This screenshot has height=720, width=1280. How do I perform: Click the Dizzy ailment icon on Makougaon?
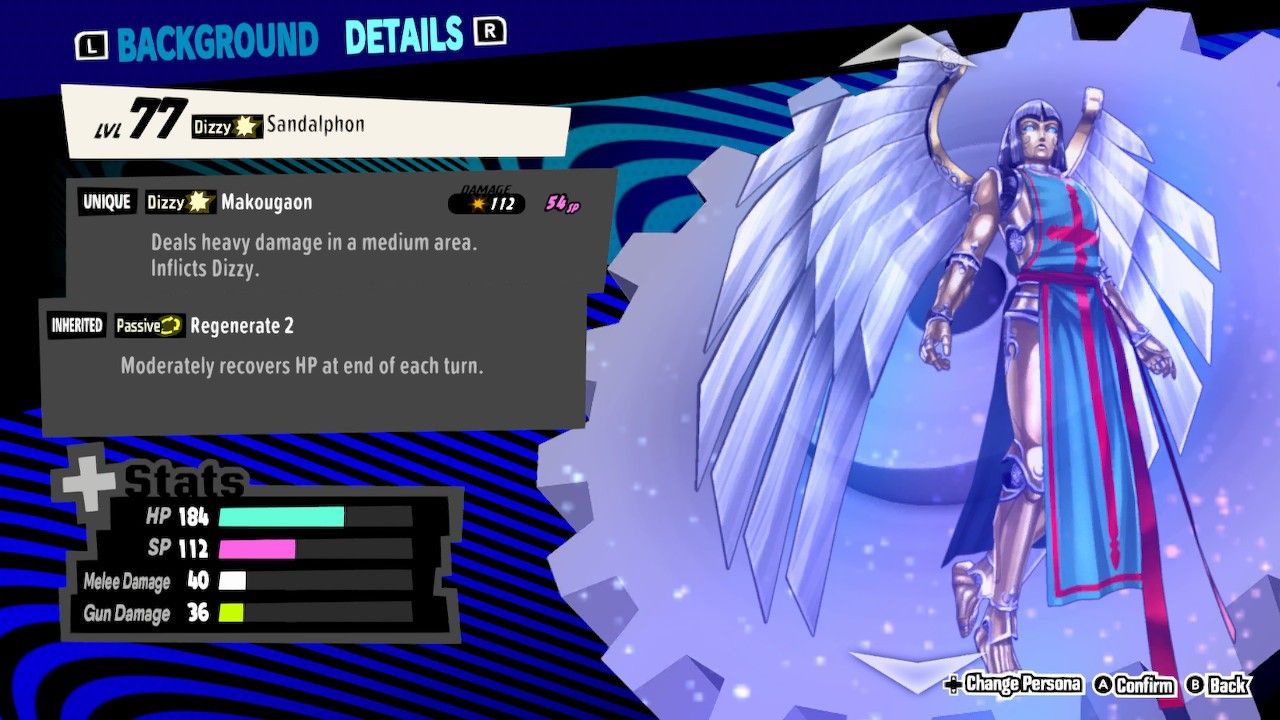tap(199, 203)
